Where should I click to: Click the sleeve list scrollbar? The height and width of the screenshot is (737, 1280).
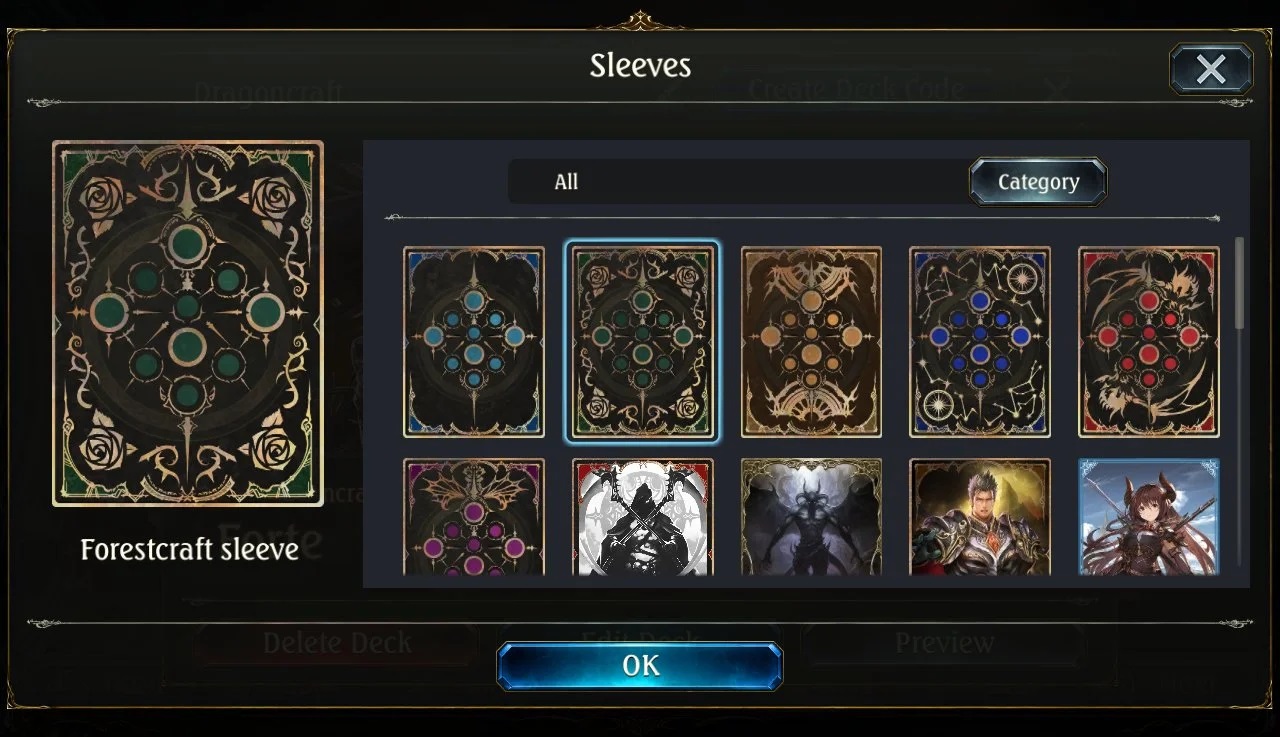click(x=1240, y=284)
